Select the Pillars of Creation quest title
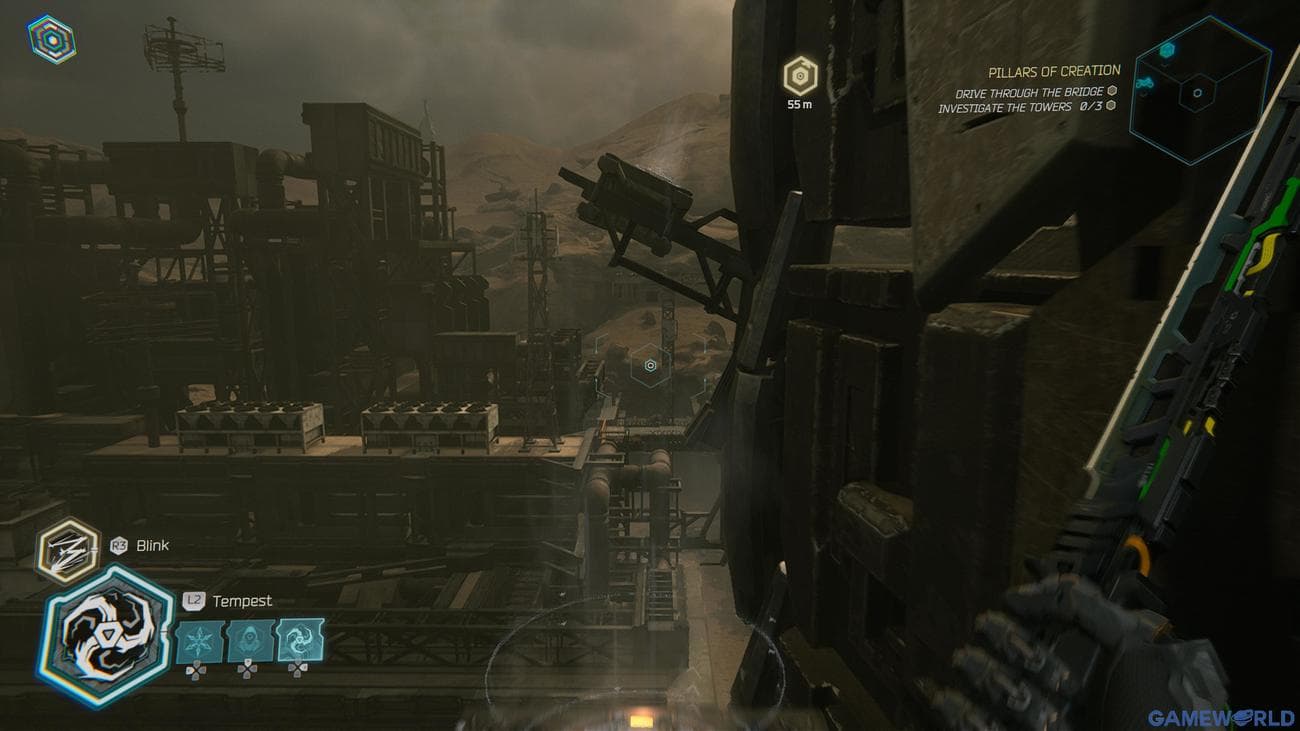1300x731 pixels. (1054, 71)
